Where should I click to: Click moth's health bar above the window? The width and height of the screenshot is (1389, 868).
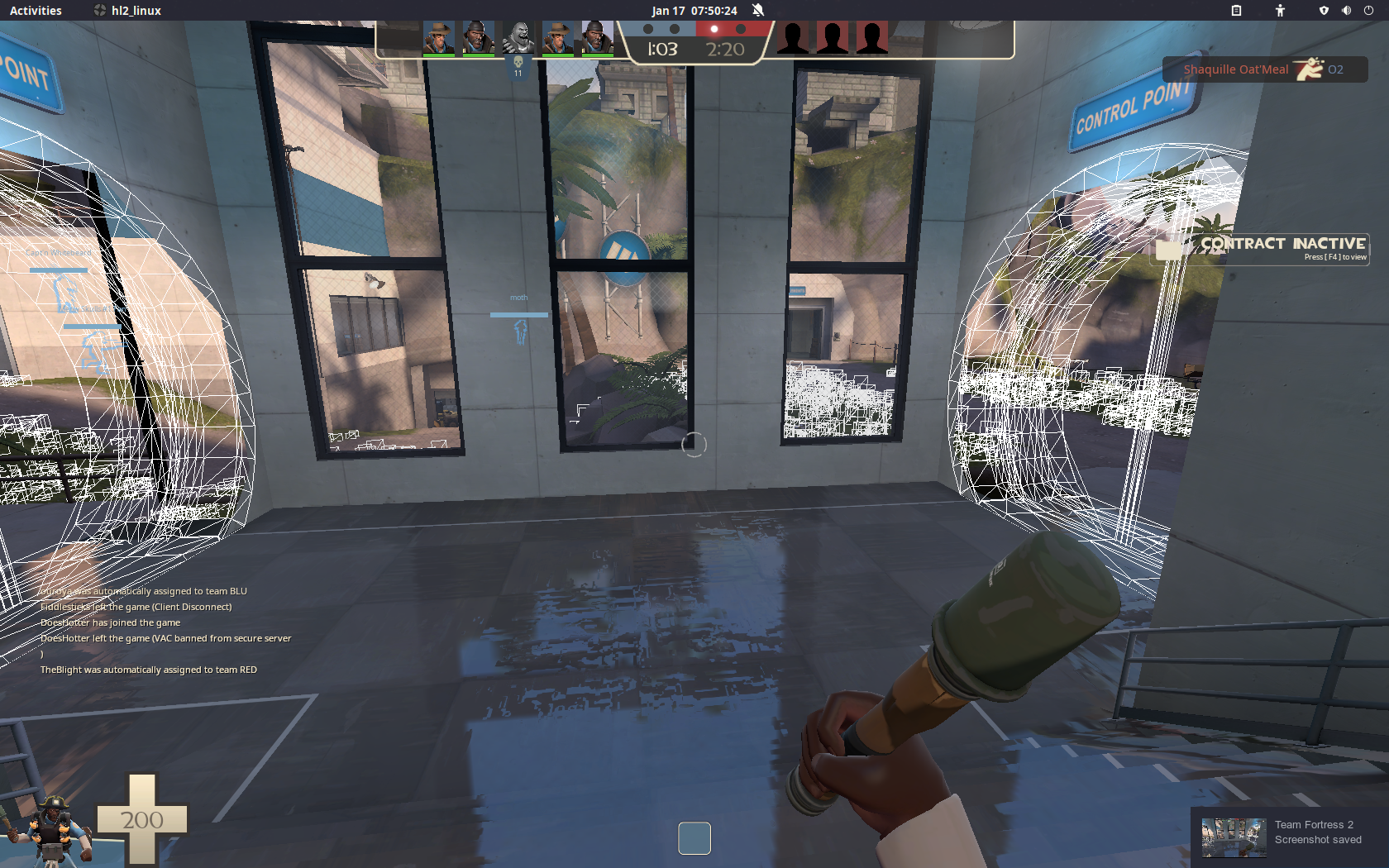coord(519,314)
